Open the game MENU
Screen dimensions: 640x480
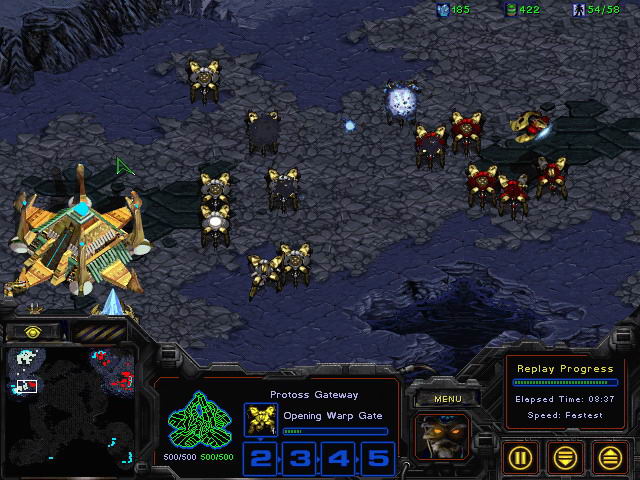(445, 397)
